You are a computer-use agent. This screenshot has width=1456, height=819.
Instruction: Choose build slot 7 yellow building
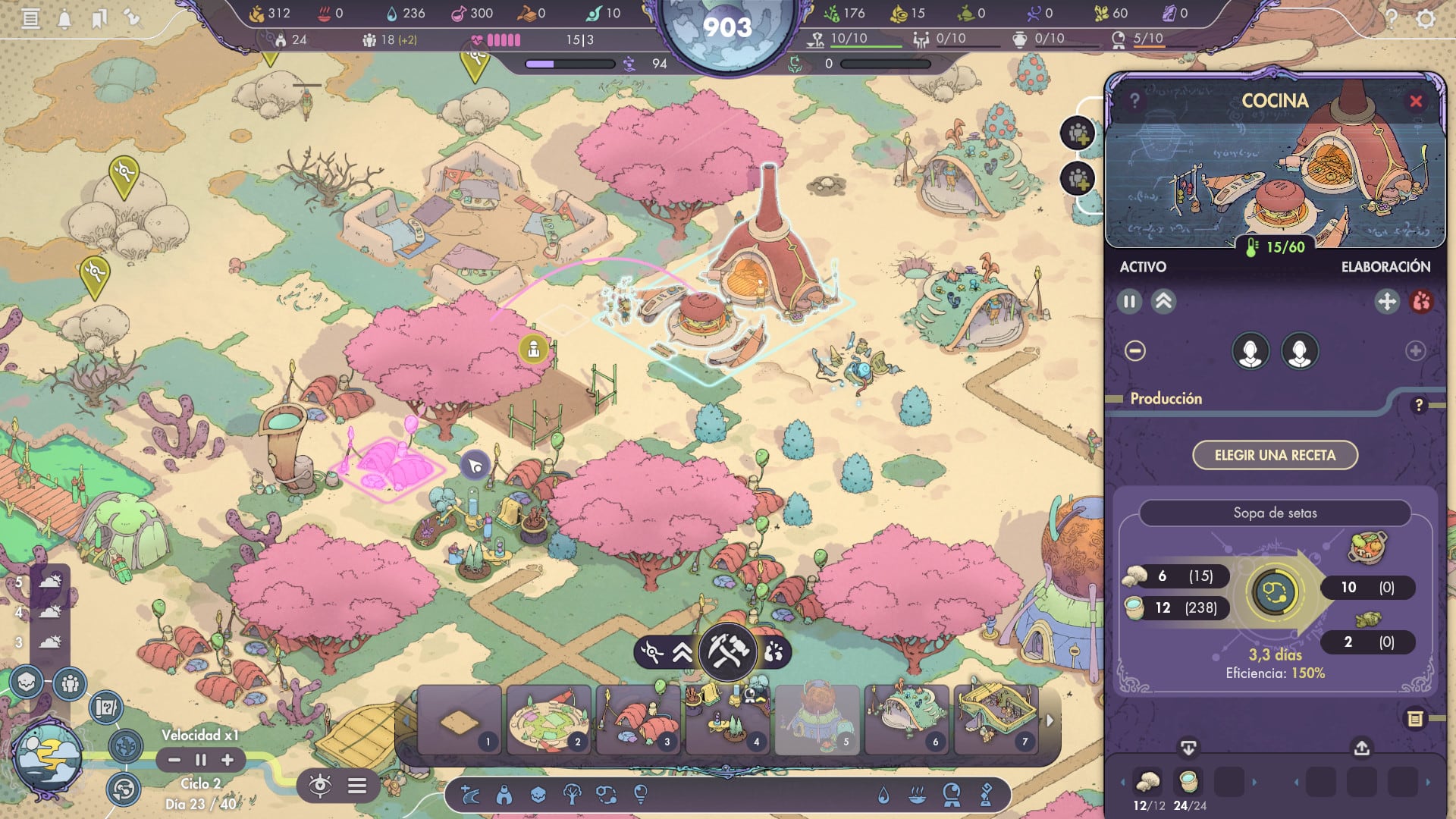pyautogui.click(x=996, y=720)
